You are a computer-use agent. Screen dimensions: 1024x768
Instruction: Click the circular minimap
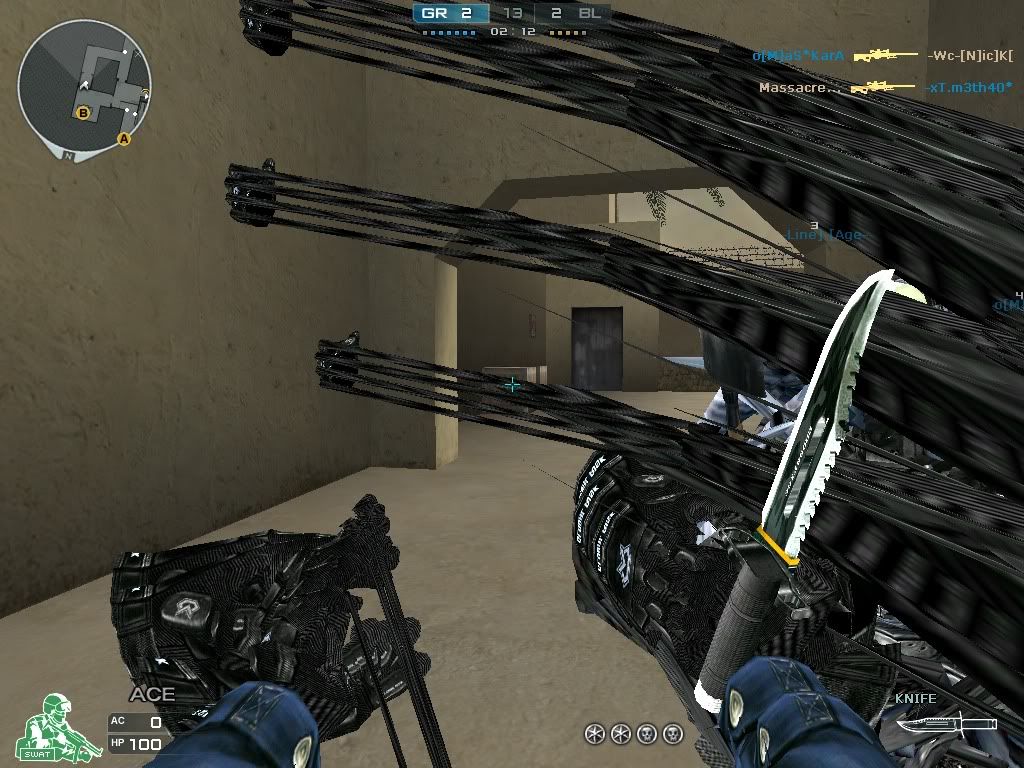click(84, 84)
